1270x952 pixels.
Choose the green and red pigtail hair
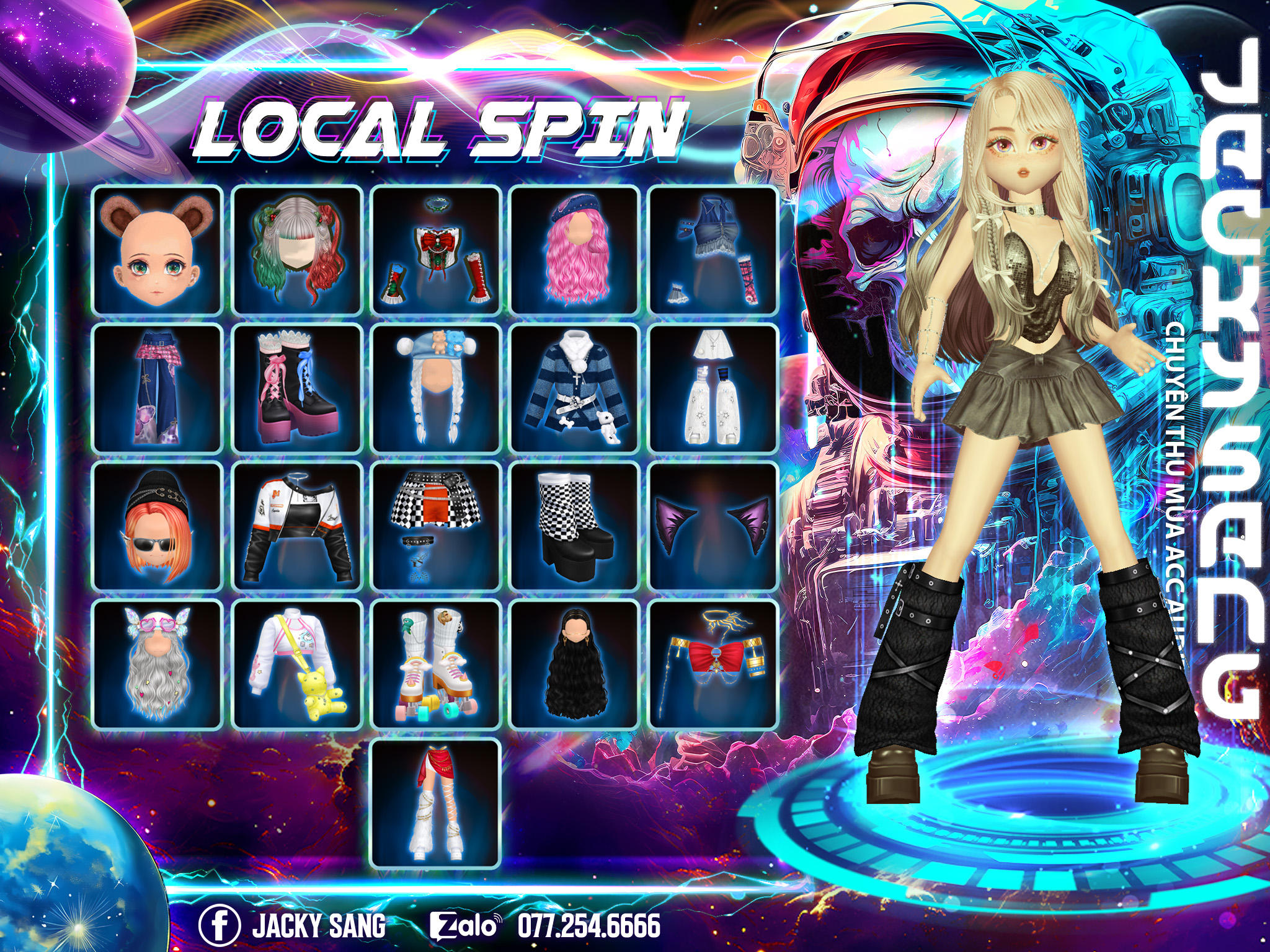coord(296,250)
